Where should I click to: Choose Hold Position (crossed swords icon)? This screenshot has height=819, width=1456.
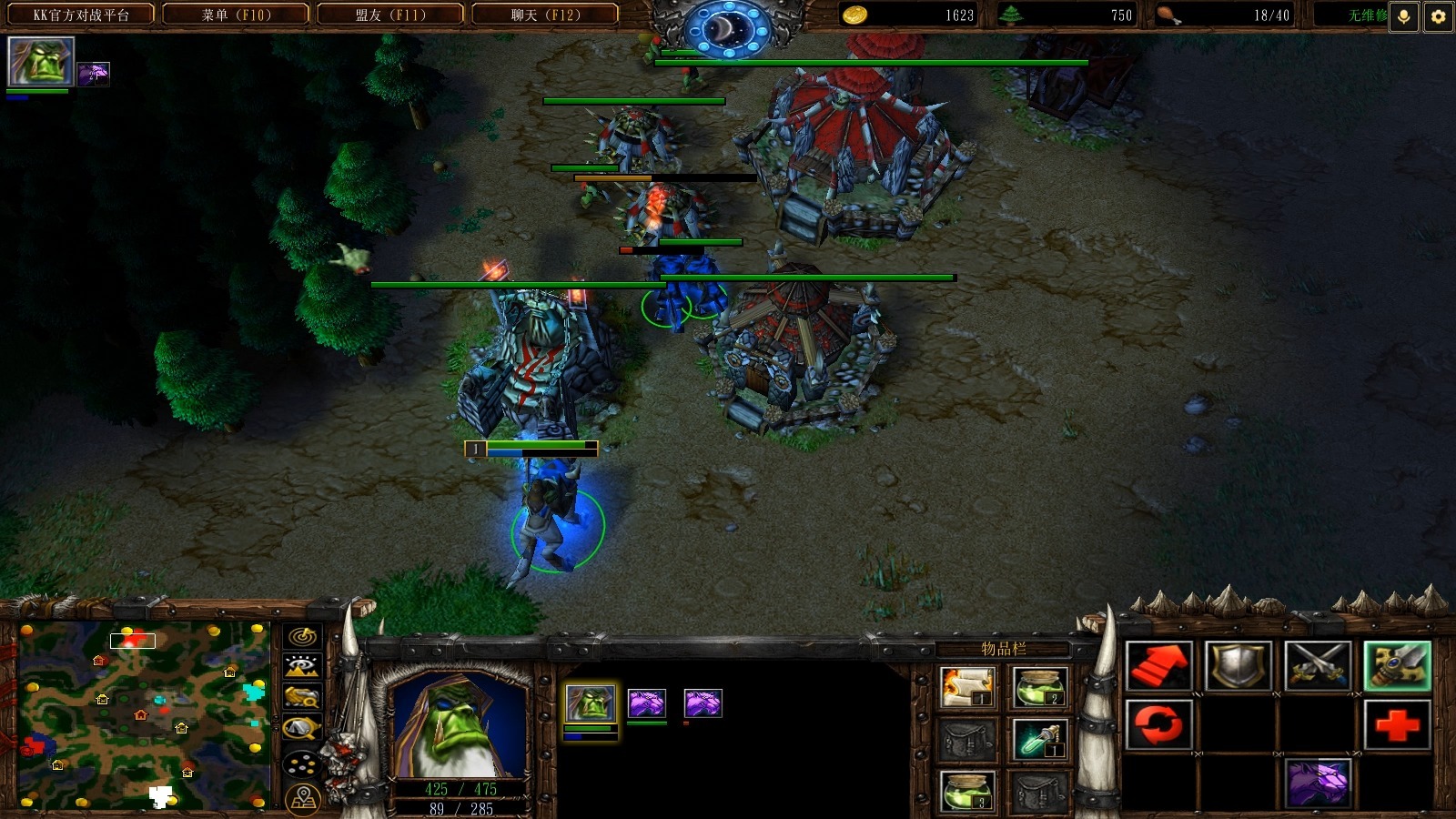coord(1317,666)
